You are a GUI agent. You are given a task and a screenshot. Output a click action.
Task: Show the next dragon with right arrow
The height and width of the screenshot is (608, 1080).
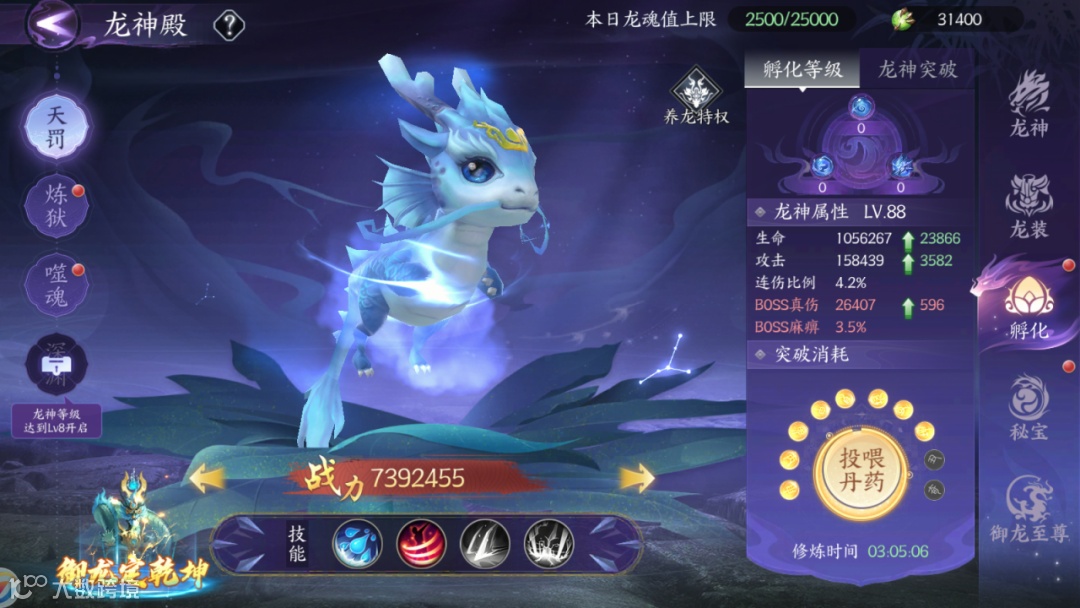point(636,479)
